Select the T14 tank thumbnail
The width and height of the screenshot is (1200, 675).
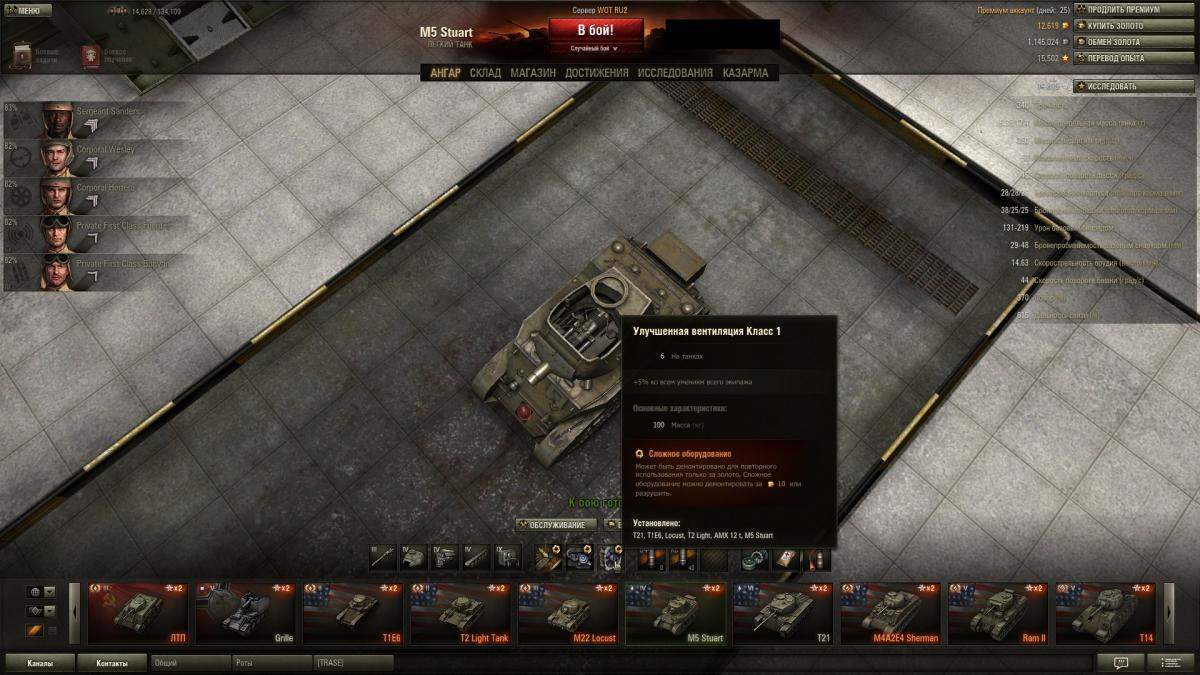click(1106, 613)
